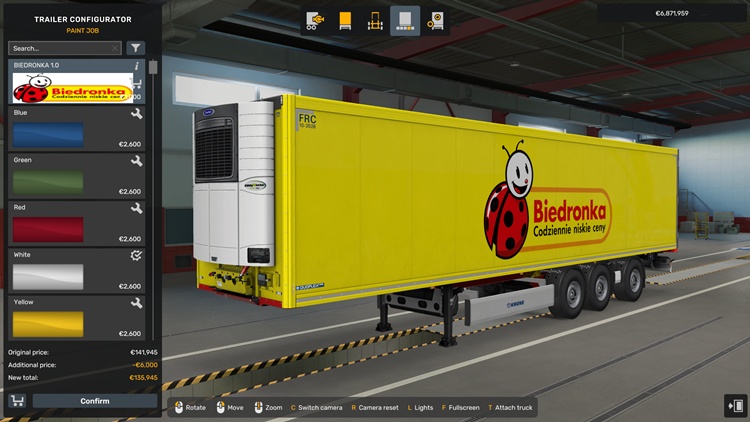This screenshot has width=750, height=422.
Task: Show info for BIEDRONKA 1.0 paint job
Action: [137, 65]
